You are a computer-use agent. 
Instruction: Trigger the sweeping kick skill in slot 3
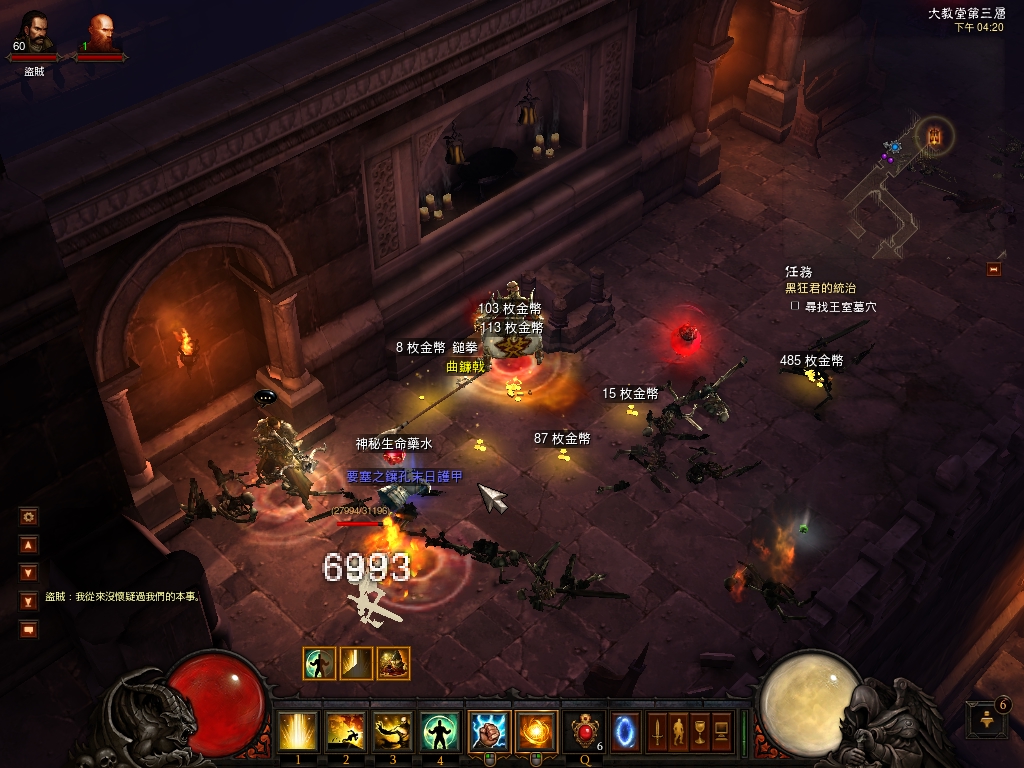click(x=393, y=731)
